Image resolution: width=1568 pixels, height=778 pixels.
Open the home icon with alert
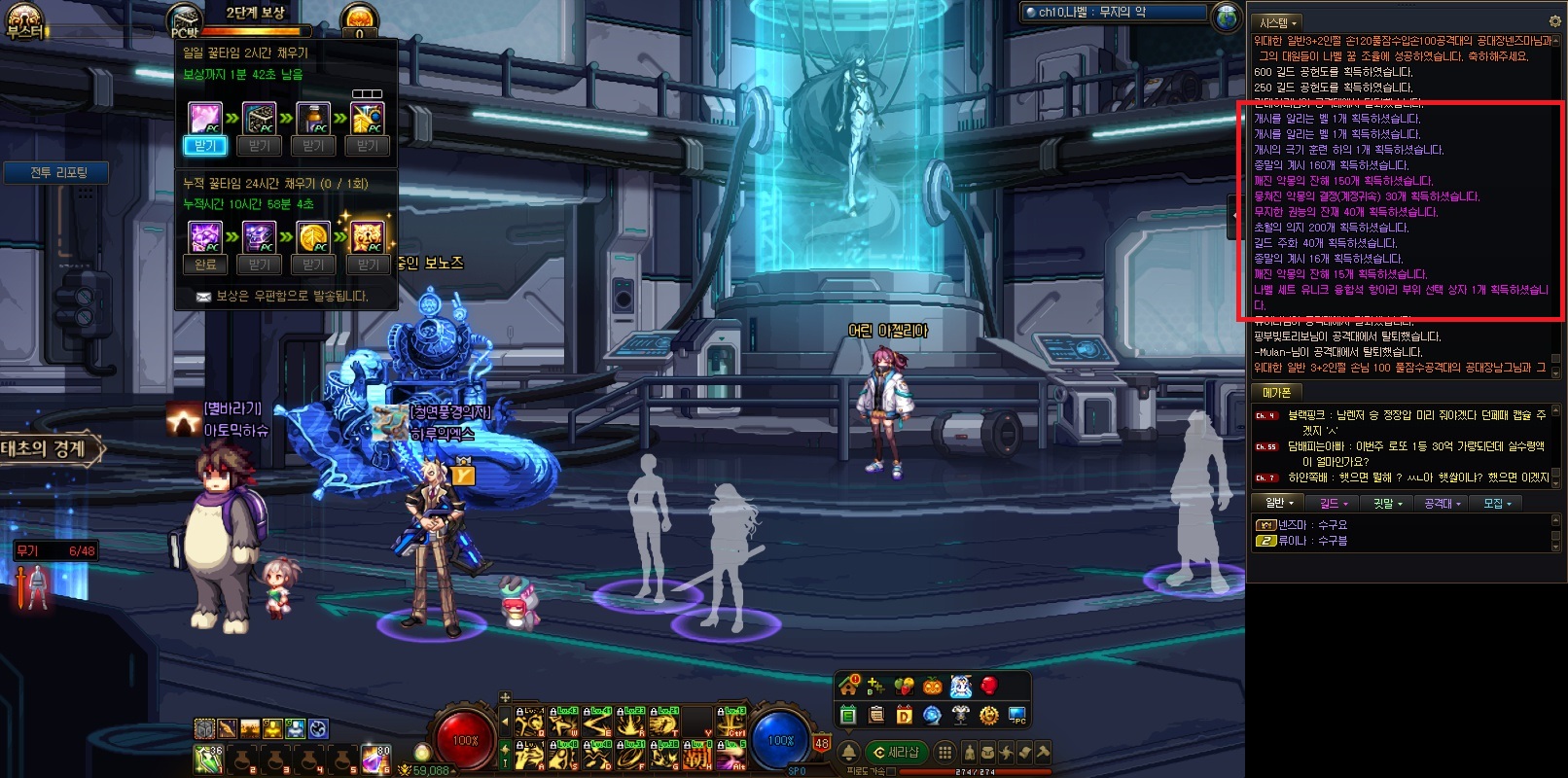coord(849,686)
